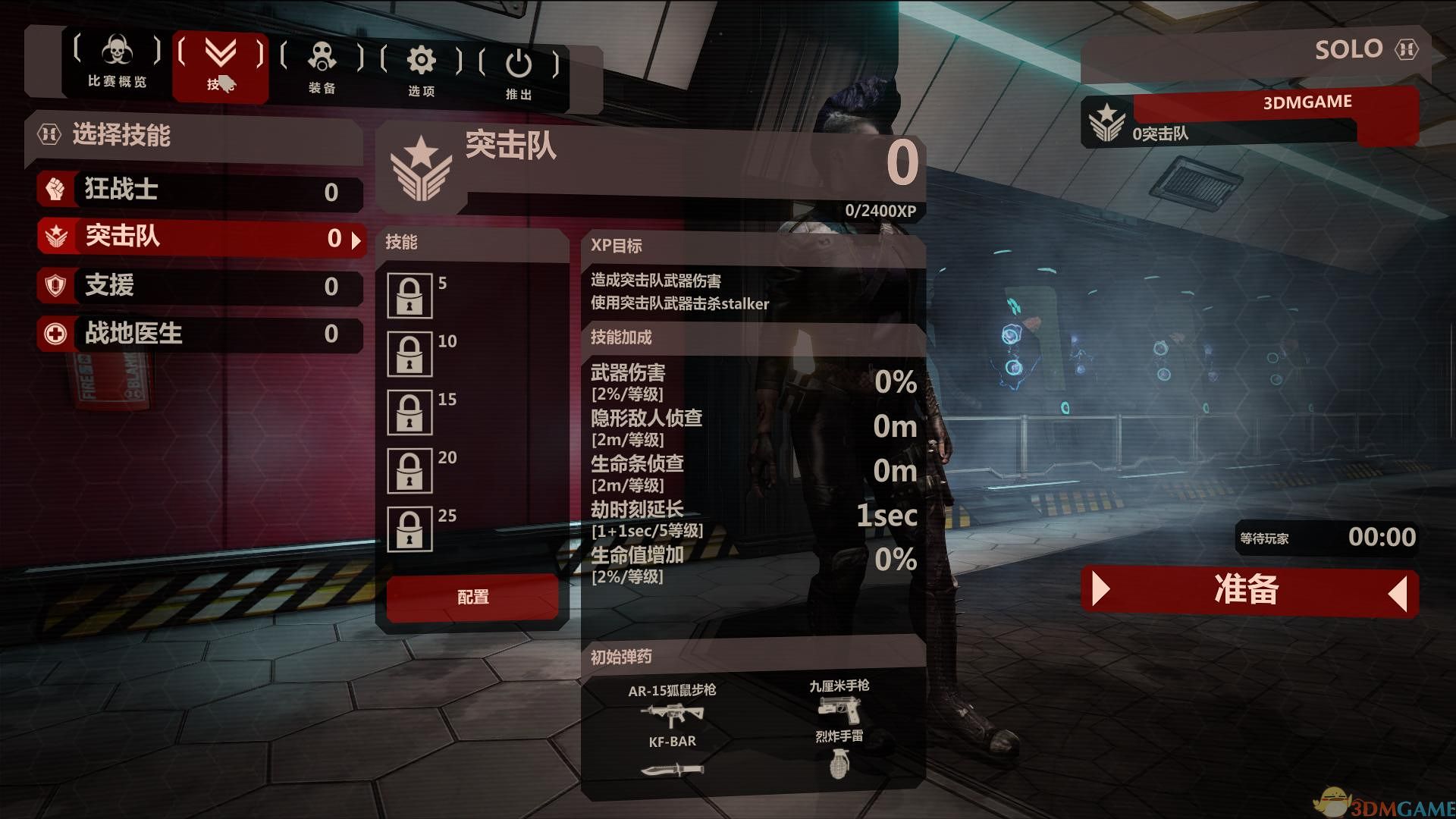Image resolution: width=1456 pixels, height=819 pixels.
Task: Click the level 10 locked skill slot
Action: pos(410,353)
